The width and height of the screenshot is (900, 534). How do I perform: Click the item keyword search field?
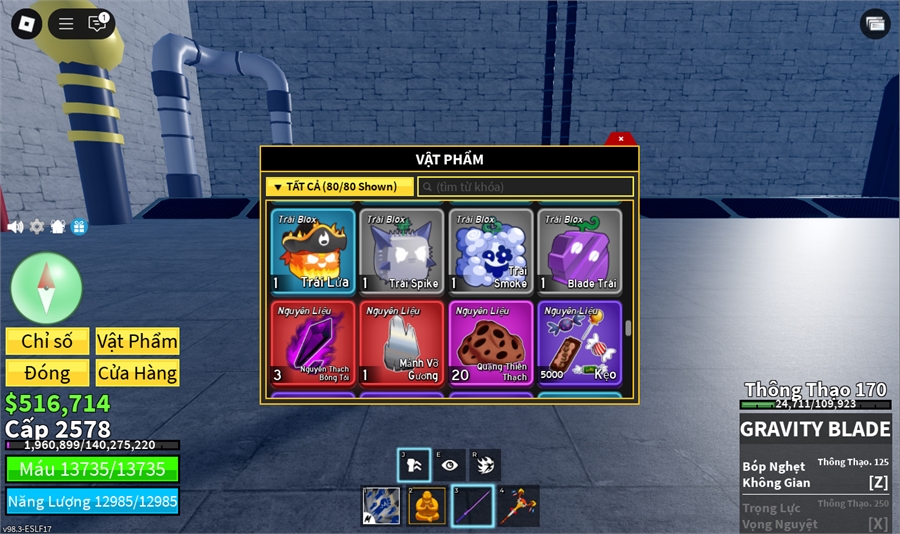526,187
